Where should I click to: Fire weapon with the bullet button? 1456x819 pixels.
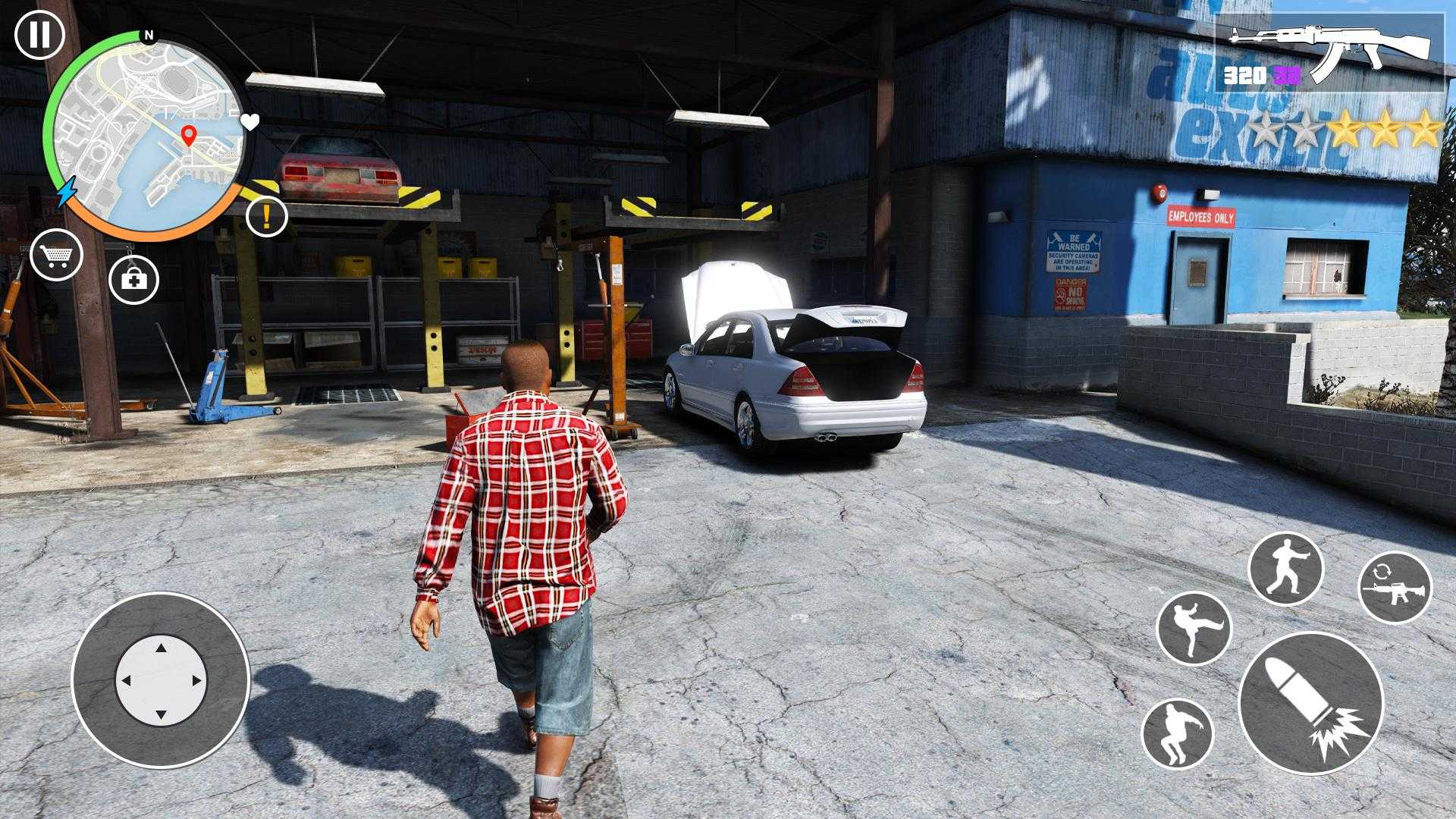tap(1310, 702)
